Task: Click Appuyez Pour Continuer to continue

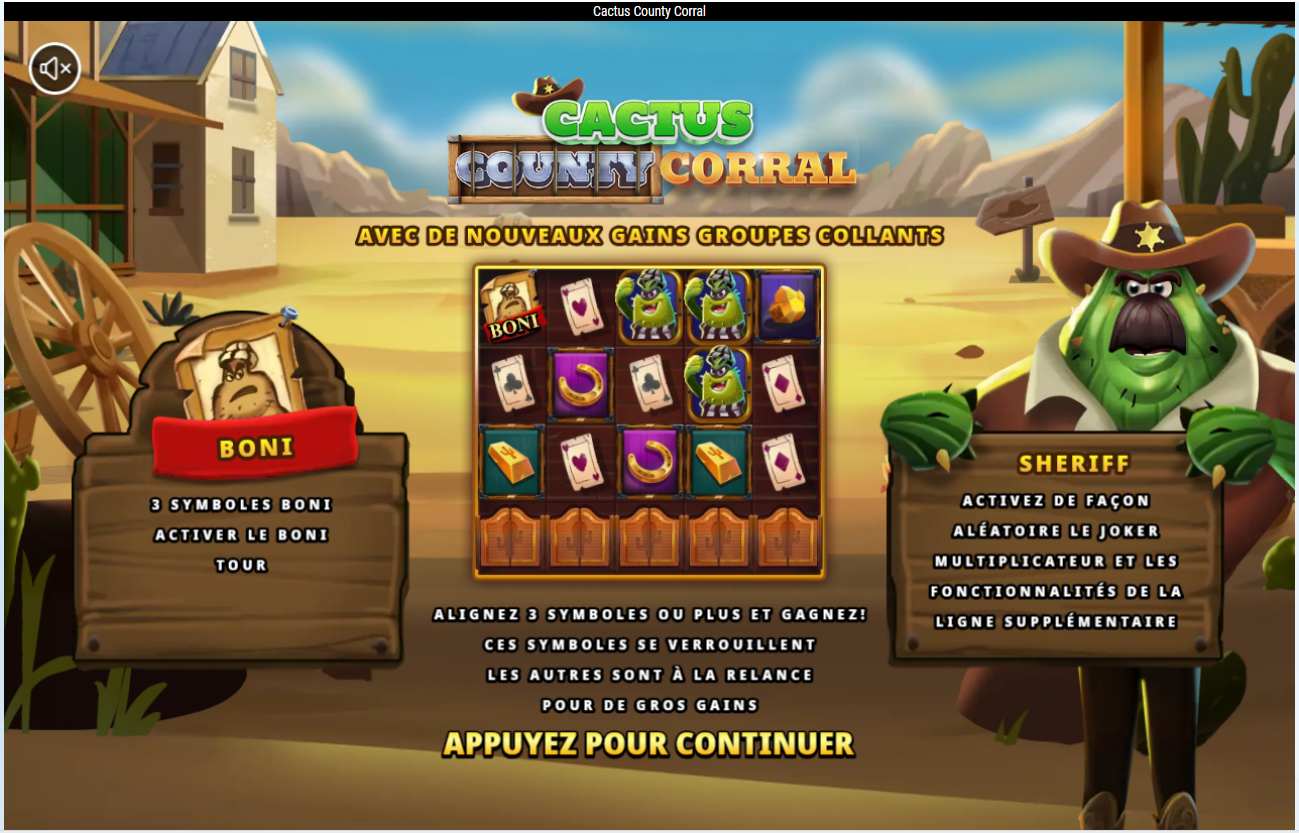Action: click(x=648, y=744)
